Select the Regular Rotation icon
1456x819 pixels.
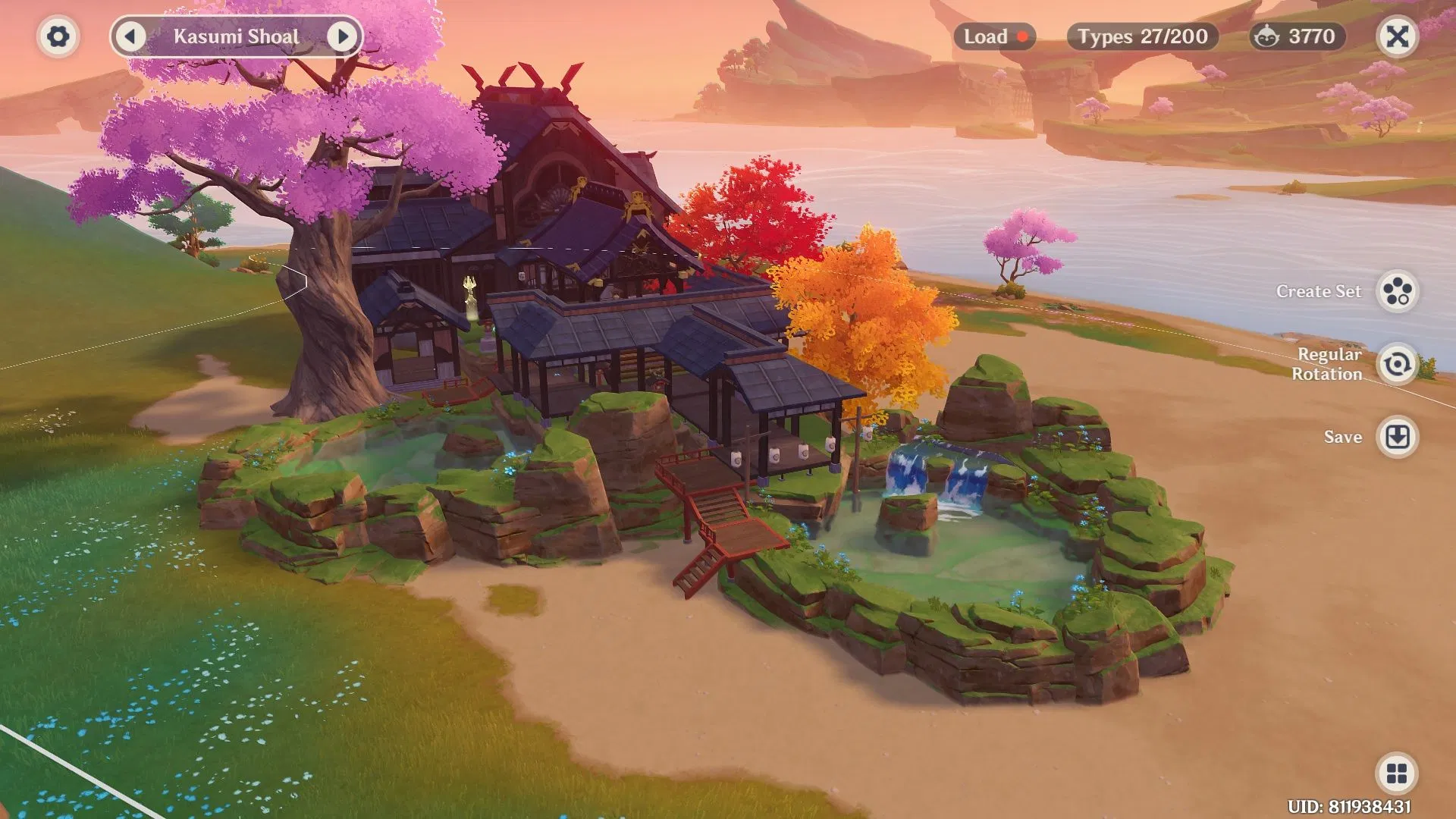coord(1398,365)
